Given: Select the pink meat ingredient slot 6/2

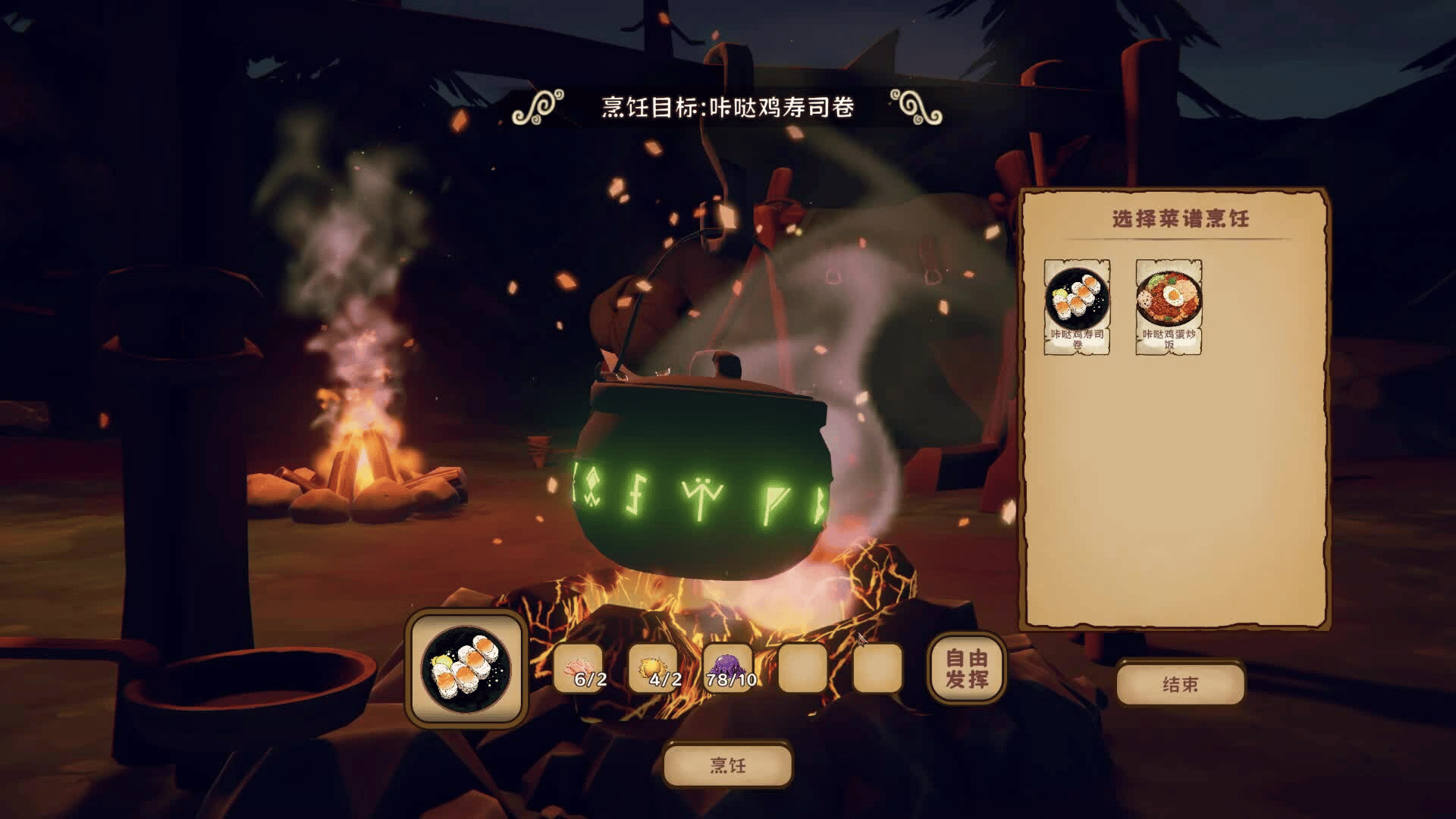Looking at the screenshot, I should pyautogui.click(x=580, y=669).
